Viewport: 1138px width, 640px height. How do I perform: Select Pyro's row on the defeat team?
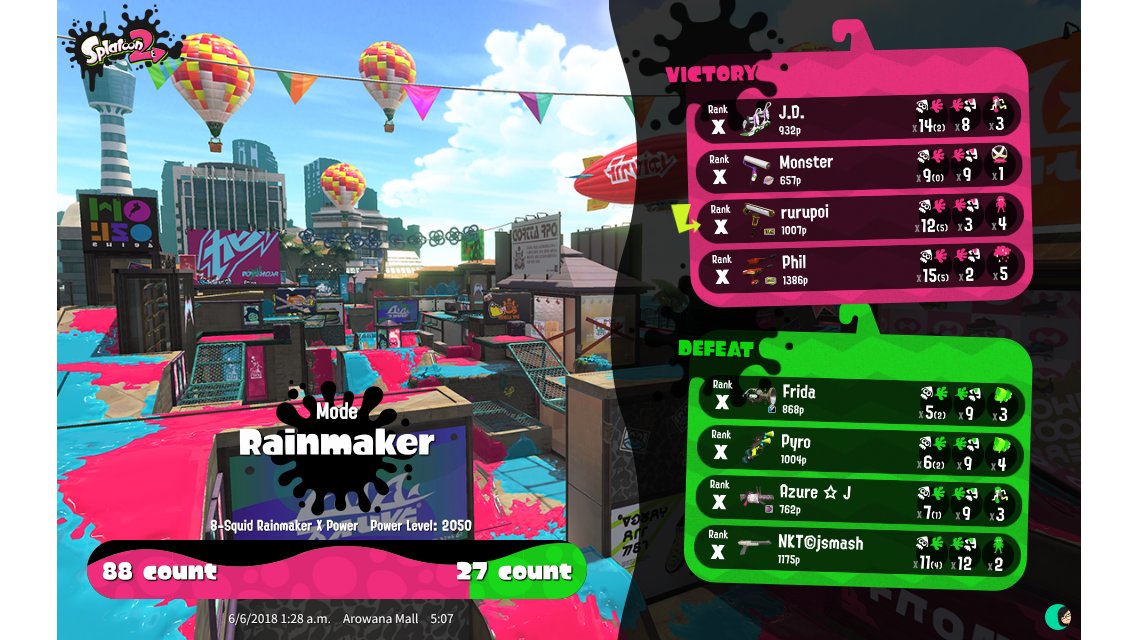[860, 450]
